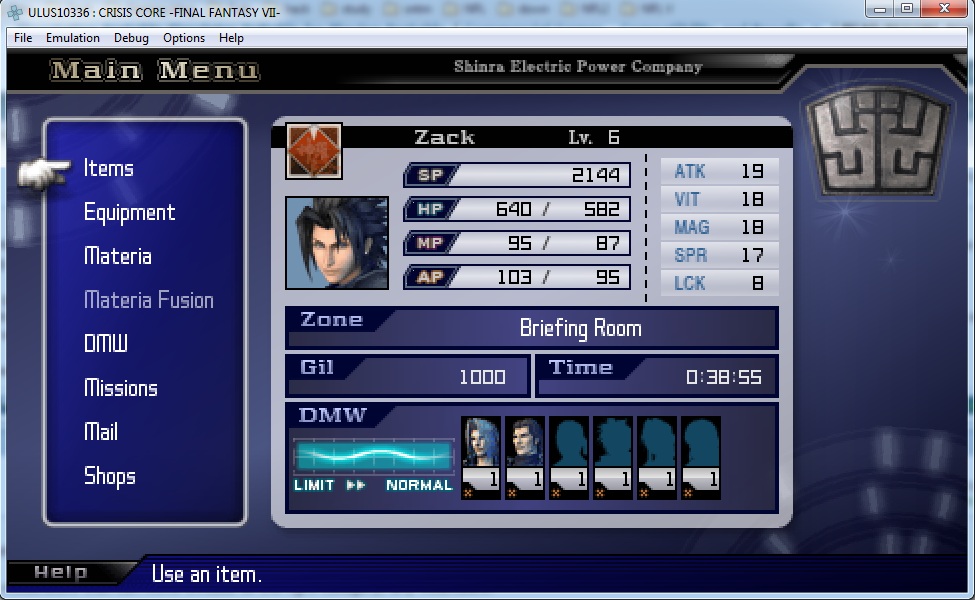This screenshot has height=600, width=975.
Task: Minimize the emulator window
Action: [881, 9]
